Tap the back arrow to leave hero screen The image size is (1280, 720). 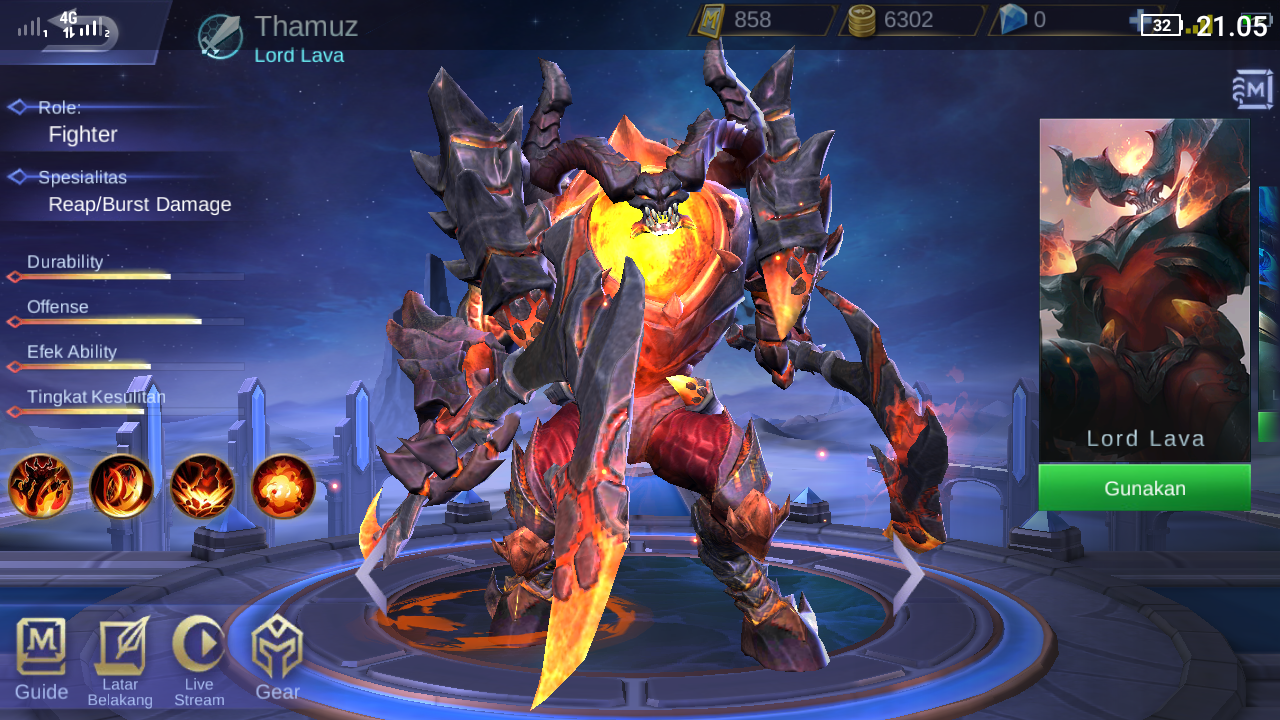(80, 30)
